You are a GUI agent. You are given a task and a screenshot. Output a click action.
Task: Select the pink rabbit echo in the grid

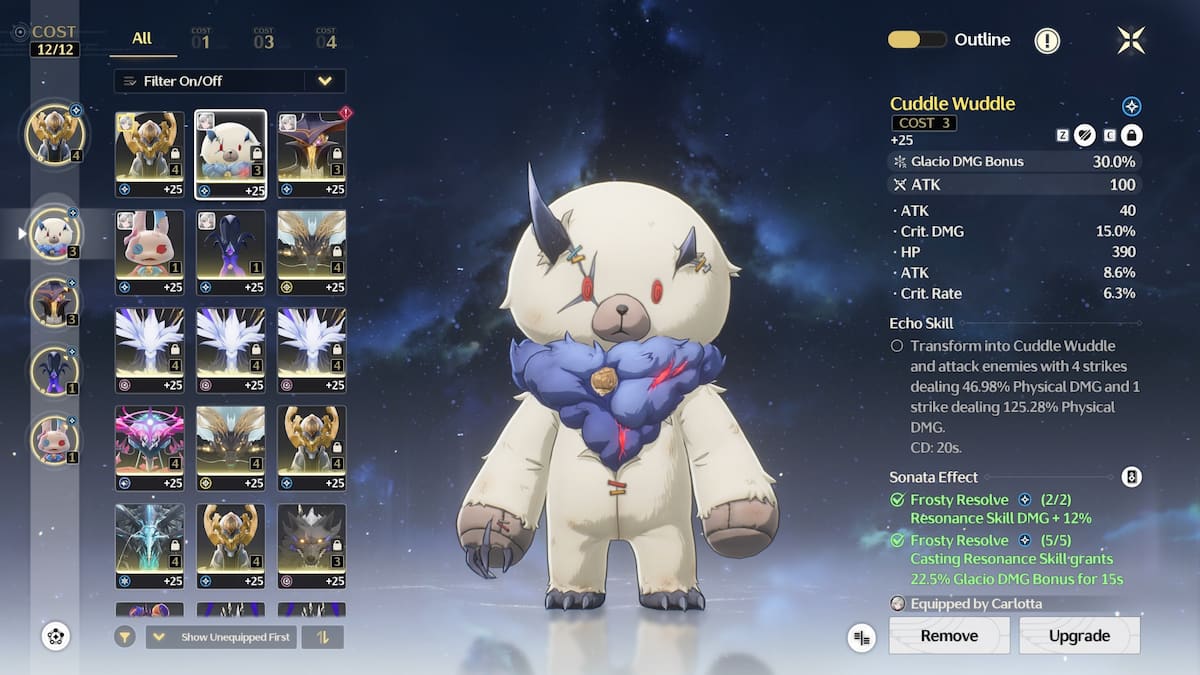(x=149, y=252)
